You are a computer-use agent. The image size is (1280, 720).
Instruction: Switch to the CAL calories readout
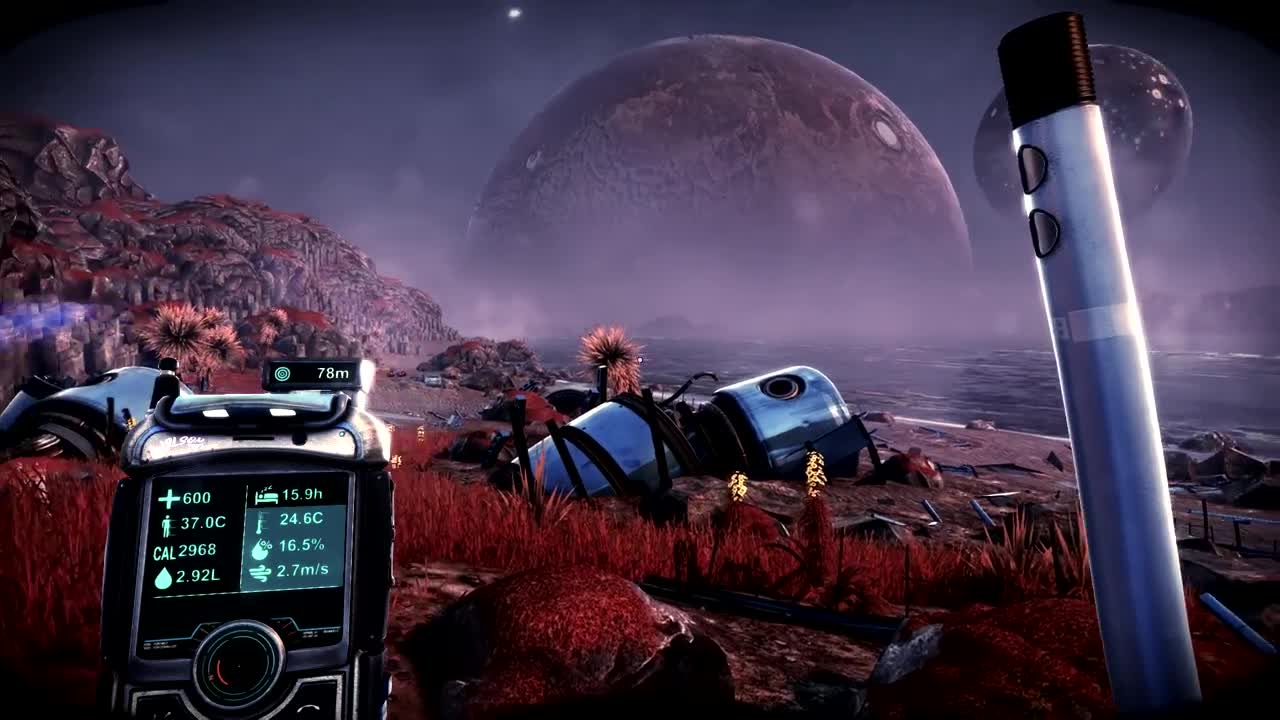[178, 549]
